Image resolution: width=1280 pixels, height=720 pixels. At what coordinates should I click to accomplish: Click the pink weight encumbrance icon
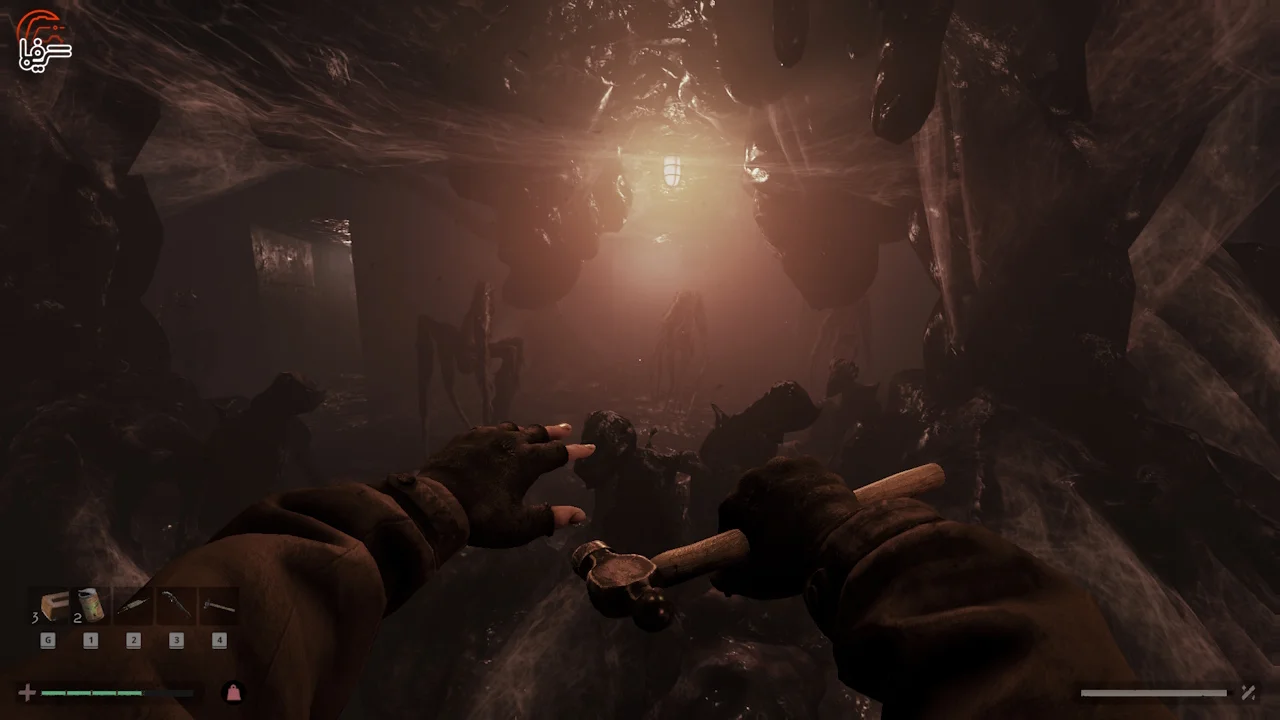point(233,692)
